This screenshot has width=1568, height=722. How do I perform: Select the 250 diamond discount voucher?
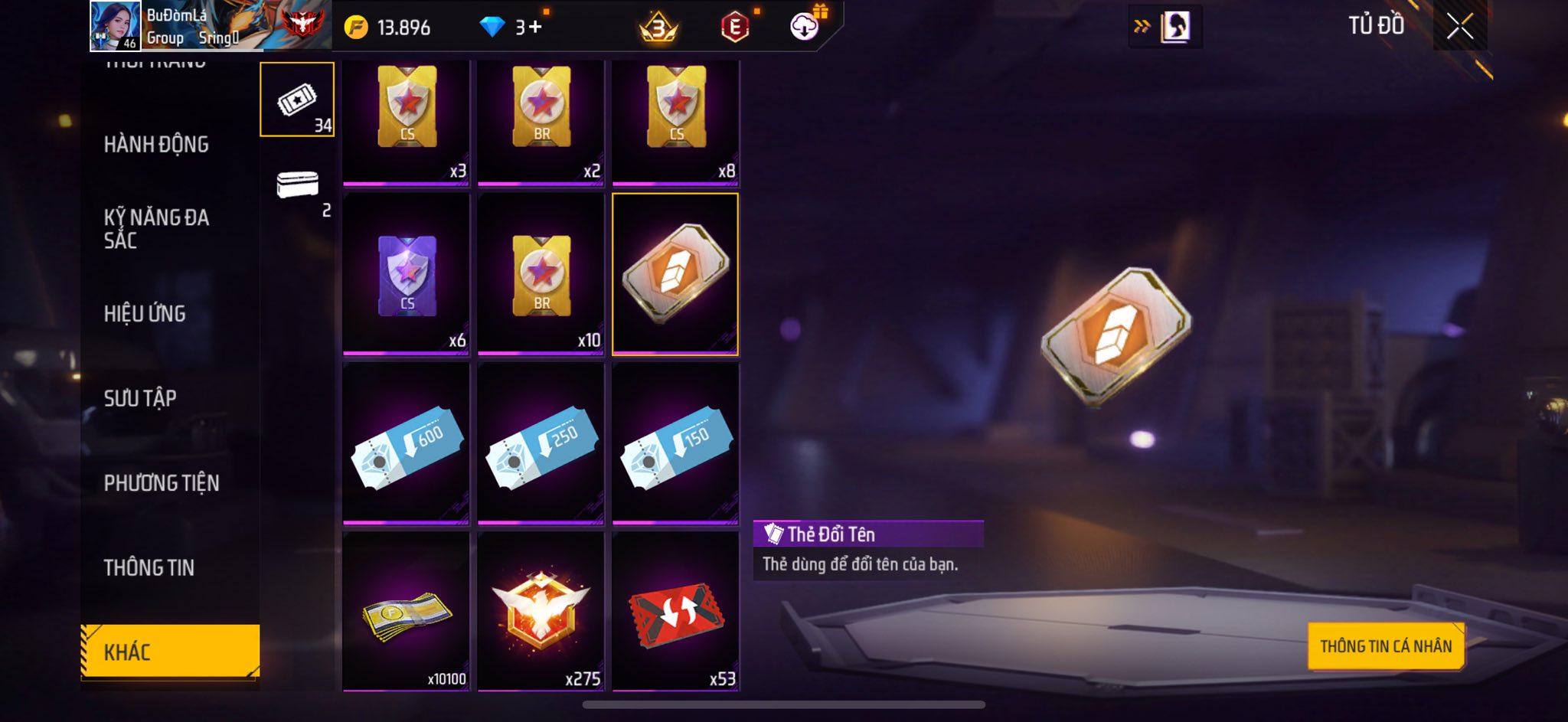click(x=541, y=444)
